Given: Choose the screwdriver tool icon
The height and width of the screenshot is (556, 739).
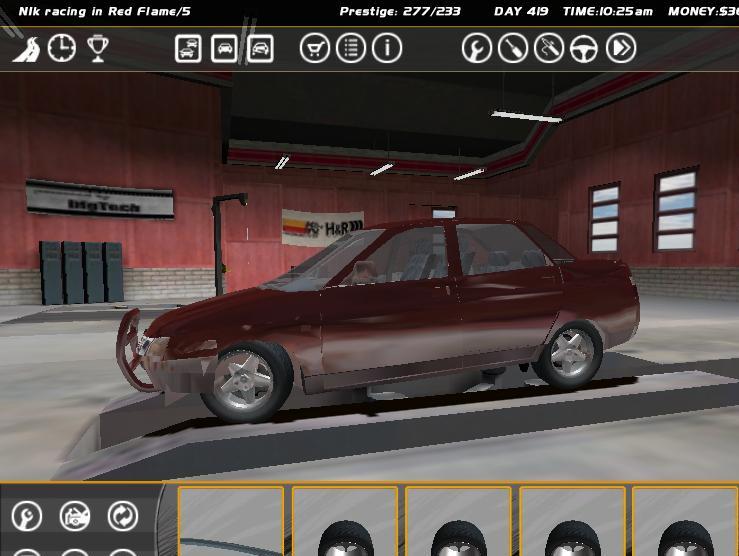Looking at the screenshot, I should (x=513, y=48).
